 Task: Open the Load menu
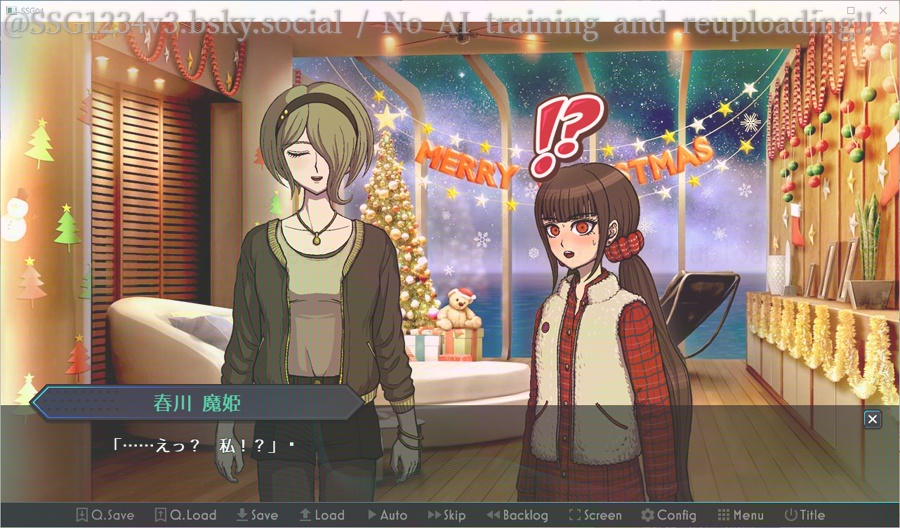pyautogui.click(x=321, y=515)
